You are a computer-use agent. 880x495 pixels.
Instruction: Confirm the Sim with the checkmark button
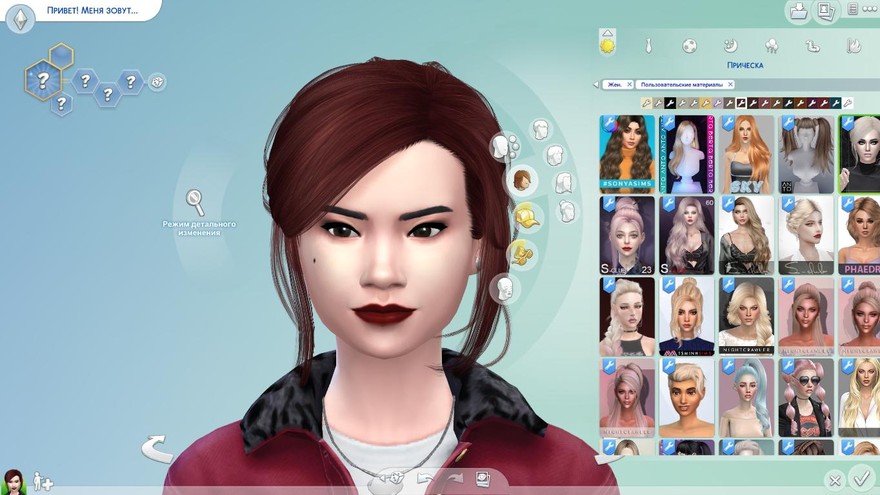[x=859, y=478]
